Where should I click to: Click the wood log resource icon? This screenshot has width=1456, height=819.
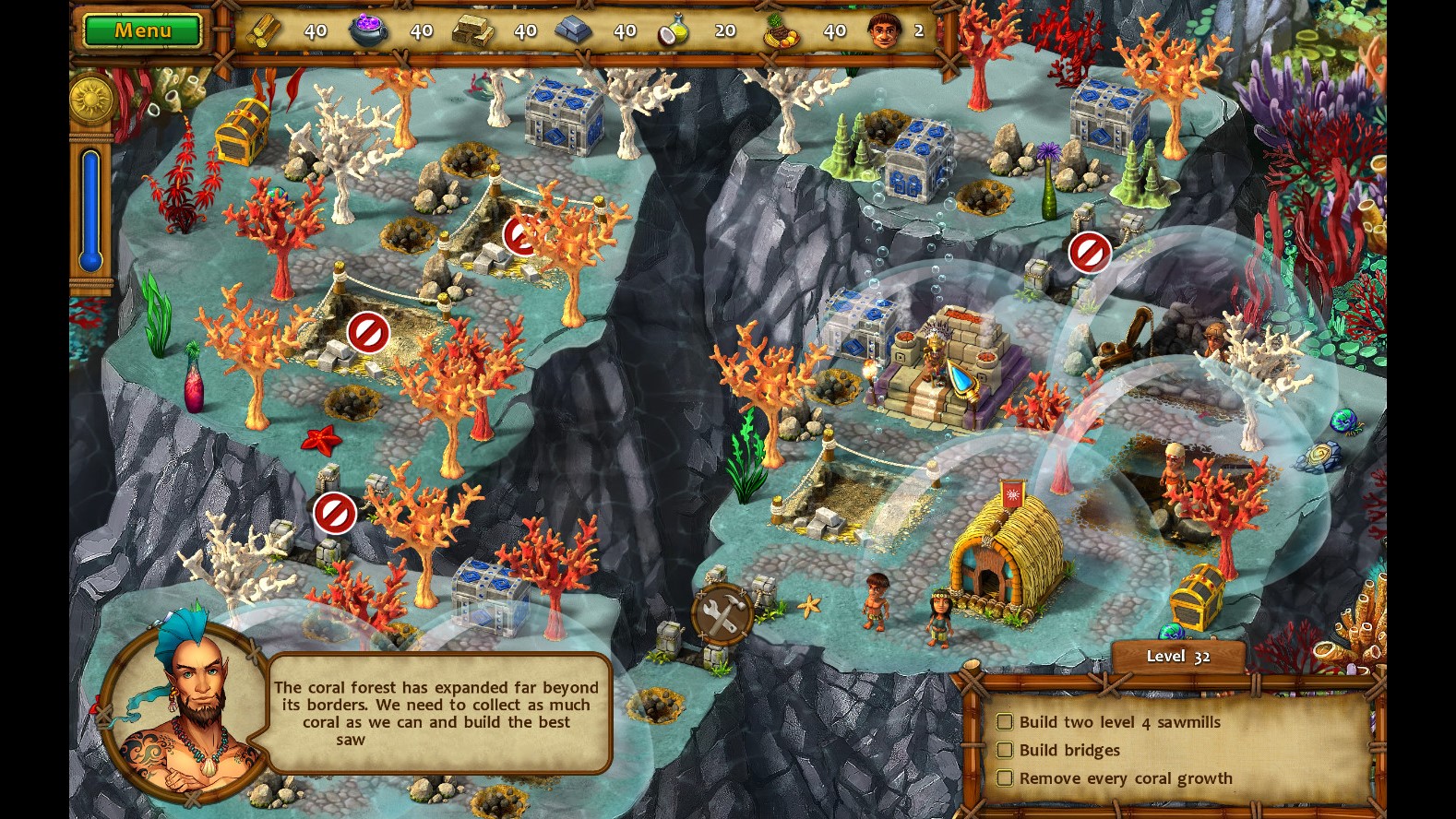[x=267, y=29]
